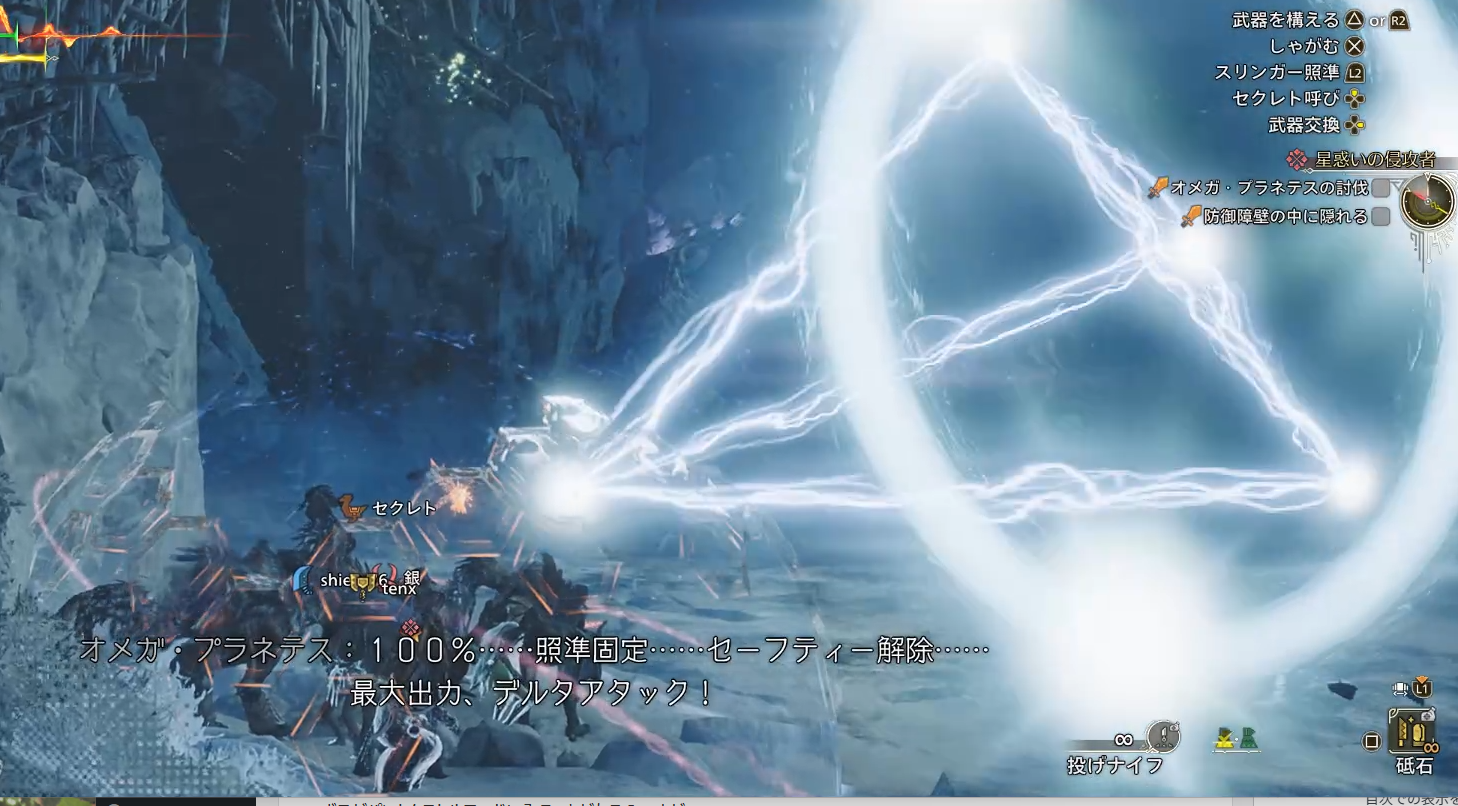The width and height of the screenshot is (1458, 806).
Task: Click the 防御障壁の中に隠れる objective
Action: pos(1285,216)
